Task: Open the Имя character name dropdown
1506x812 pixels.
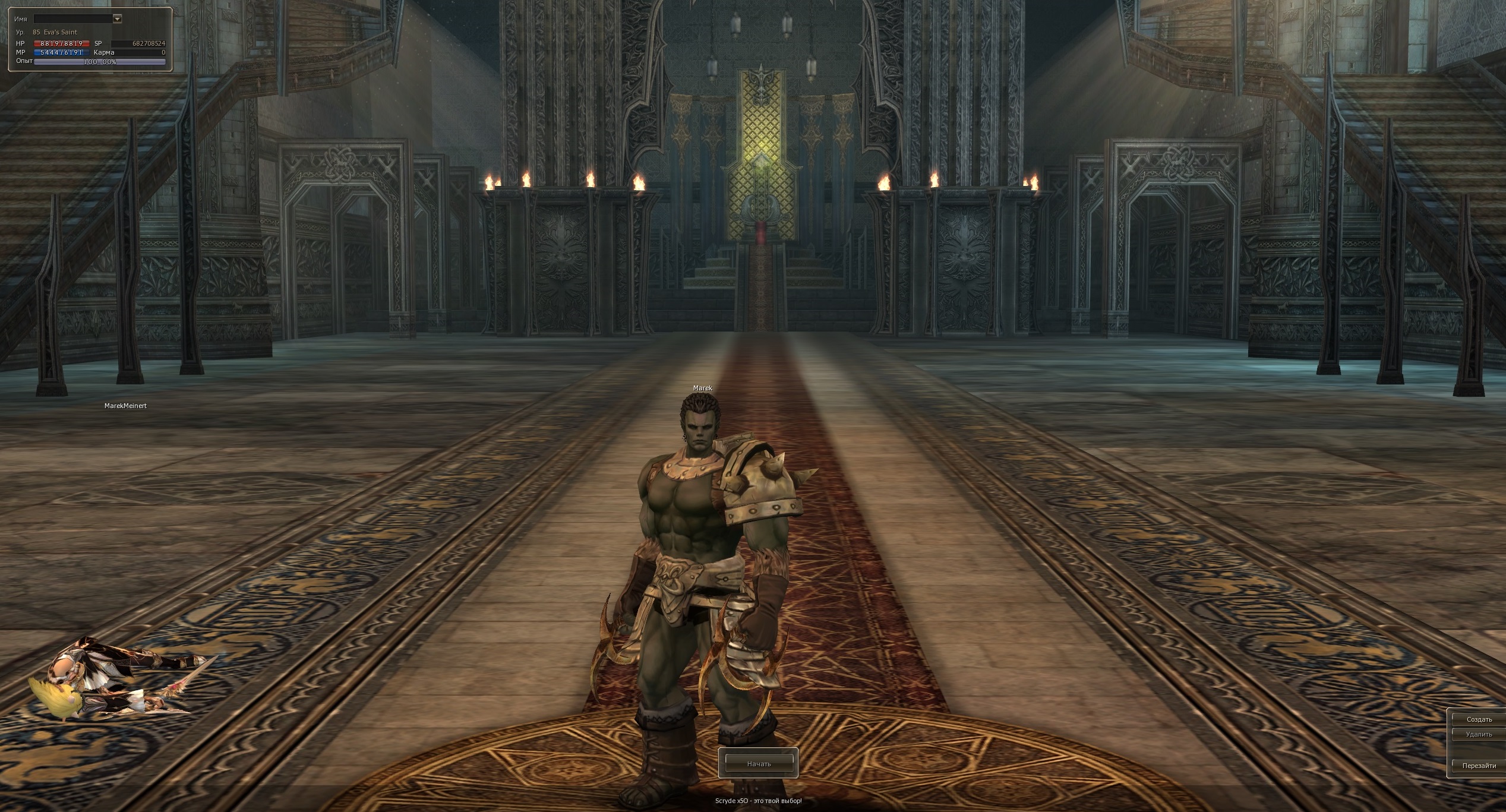Action: click(x=117, y=19)
